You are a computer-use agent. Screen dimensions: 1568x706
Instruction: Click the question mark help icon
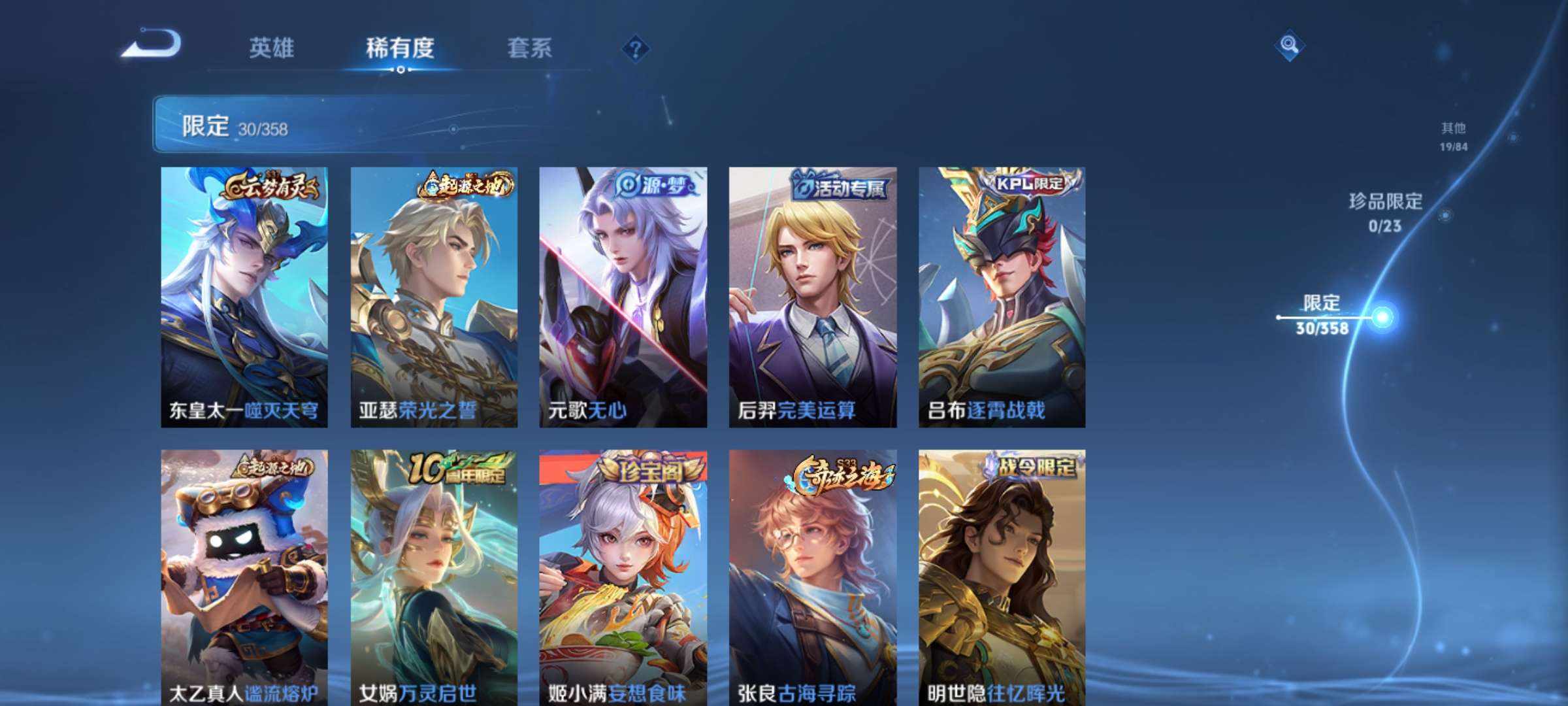(636, 49)
